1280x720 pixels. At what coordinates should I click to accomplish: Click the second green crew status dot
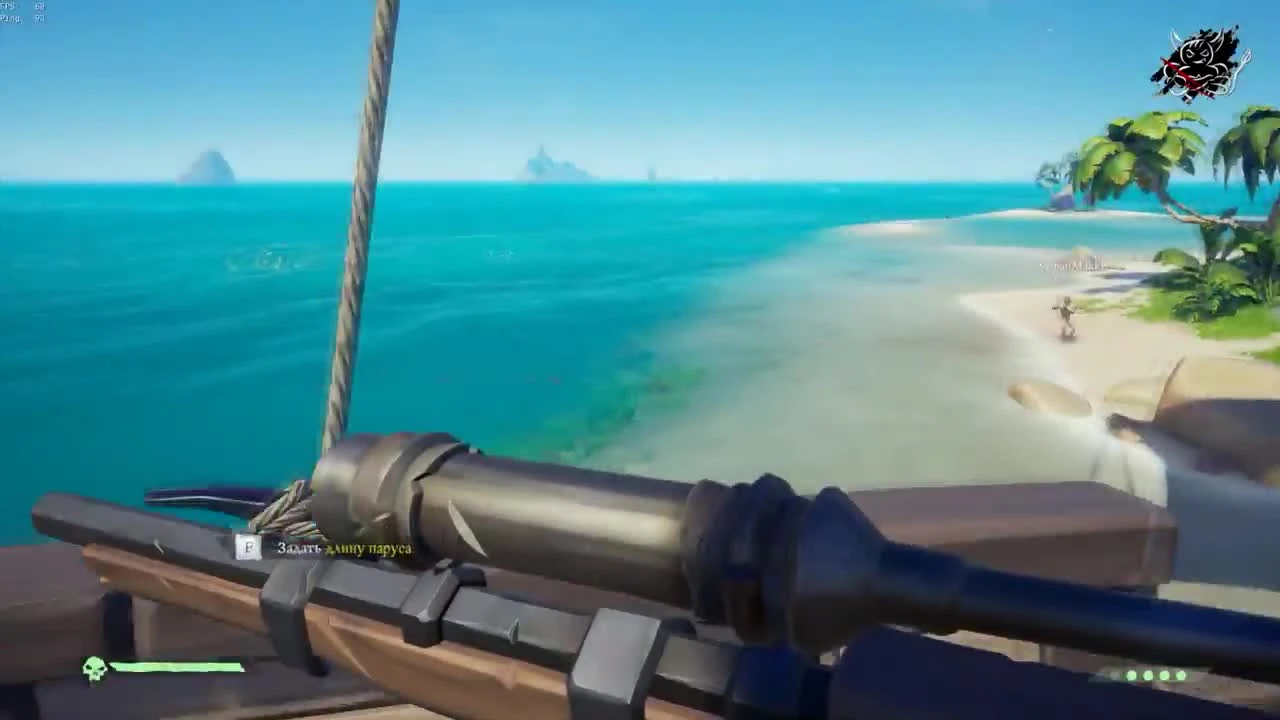click(1147, 675)
